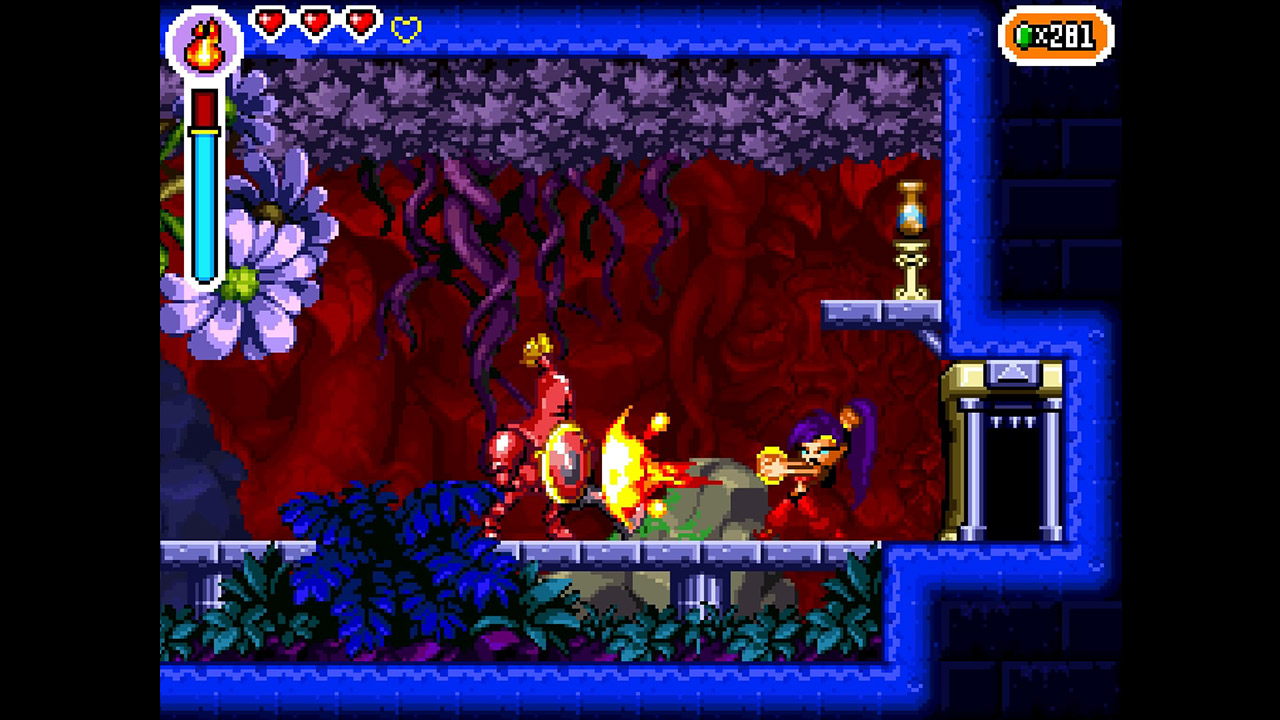
Task: Select the second red heart in the HUD
Action: tap(313, 20)
